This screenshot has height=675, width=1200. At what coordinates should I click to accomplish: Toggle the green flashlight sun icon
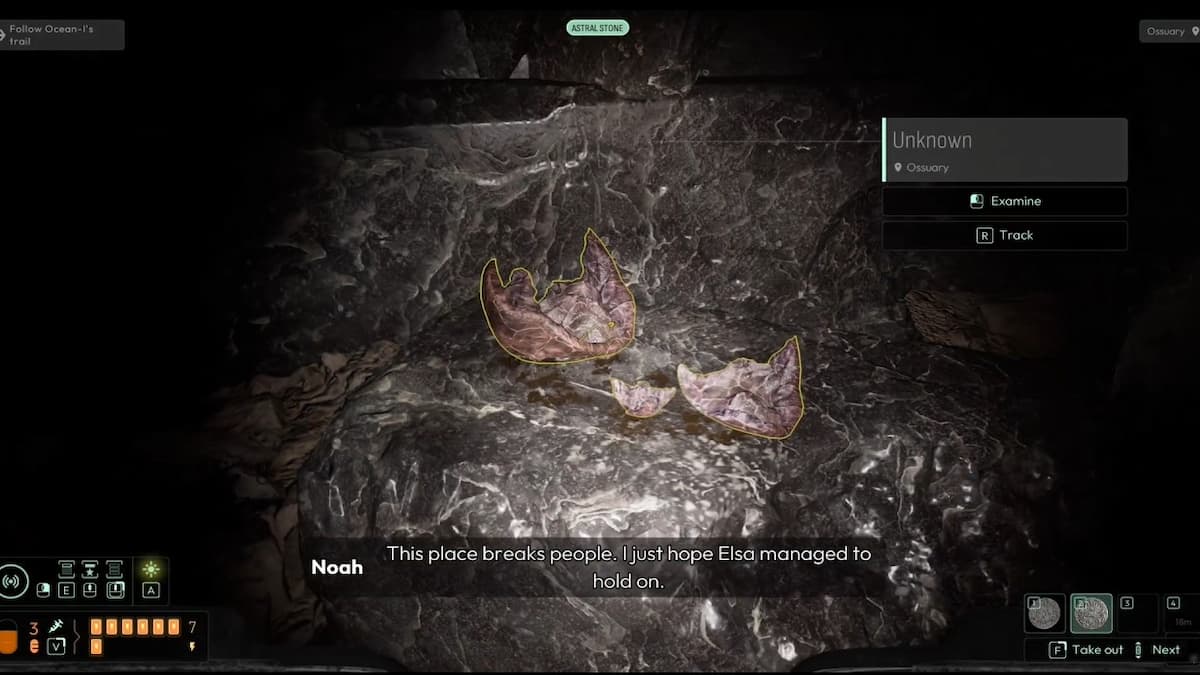coord(151,570)
